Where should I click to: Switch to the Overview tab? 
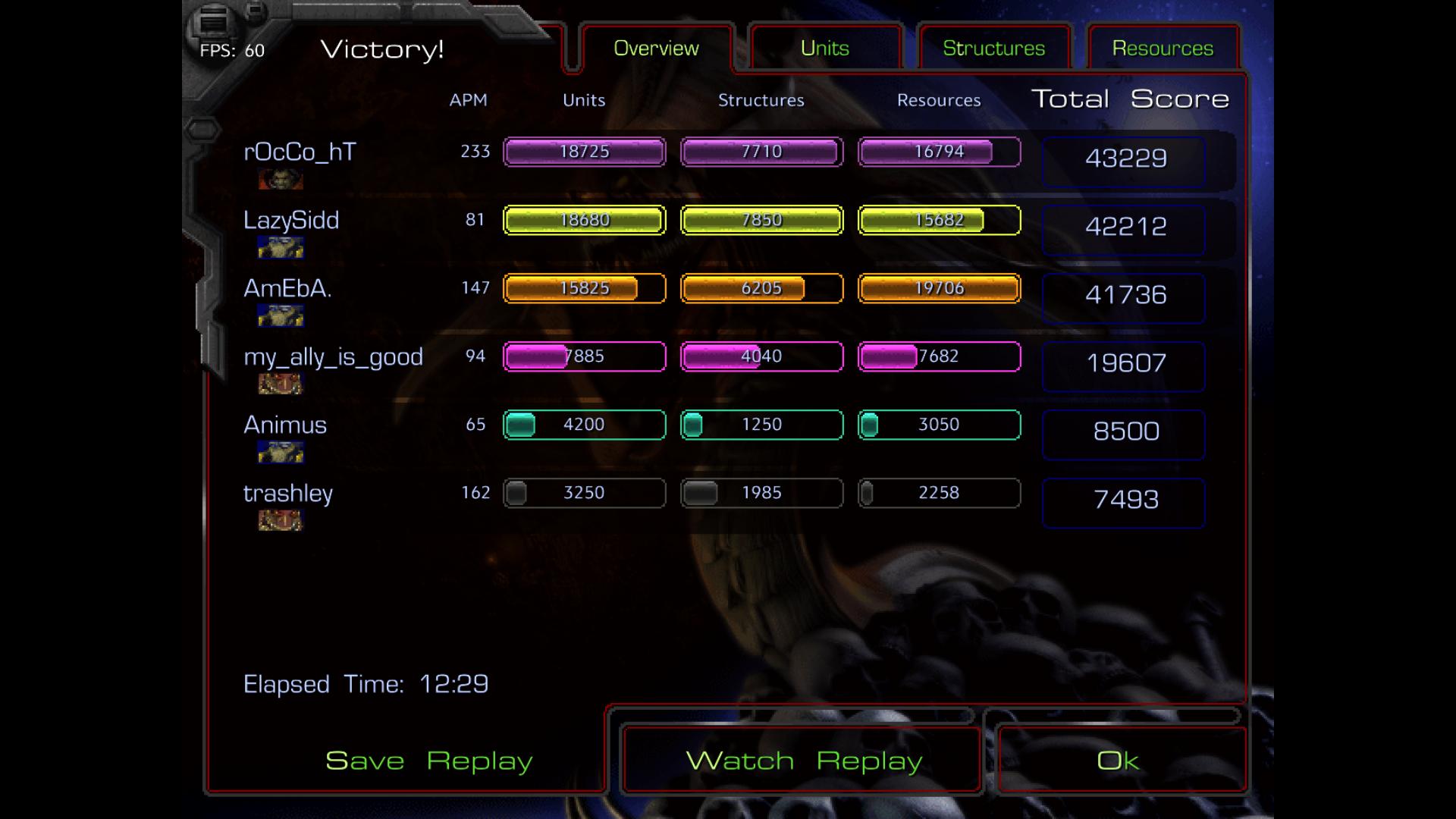point(656,49)
